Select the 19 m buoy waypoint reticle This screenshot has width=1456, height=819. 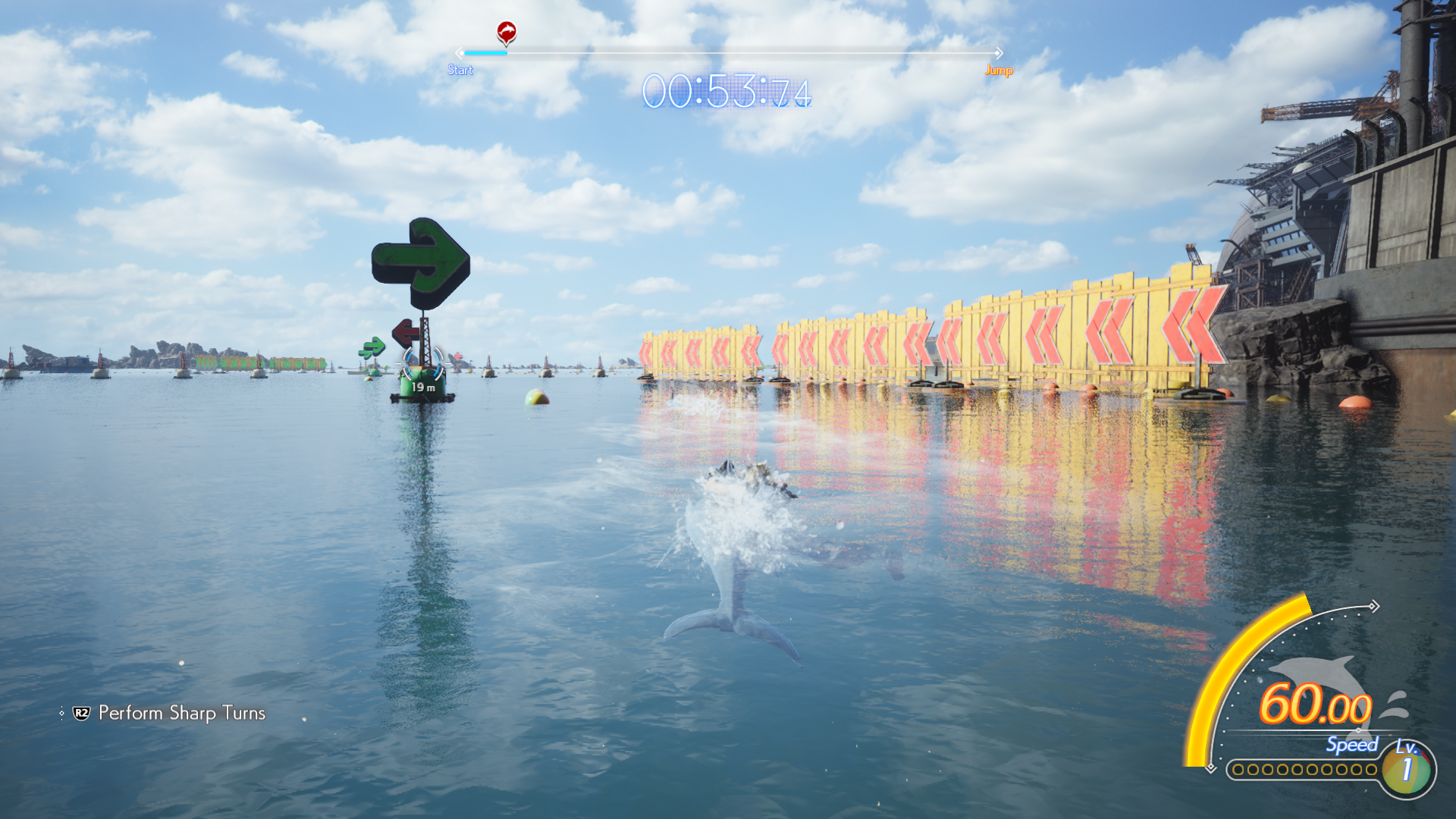pyautogui.click(x=422, y=365)
